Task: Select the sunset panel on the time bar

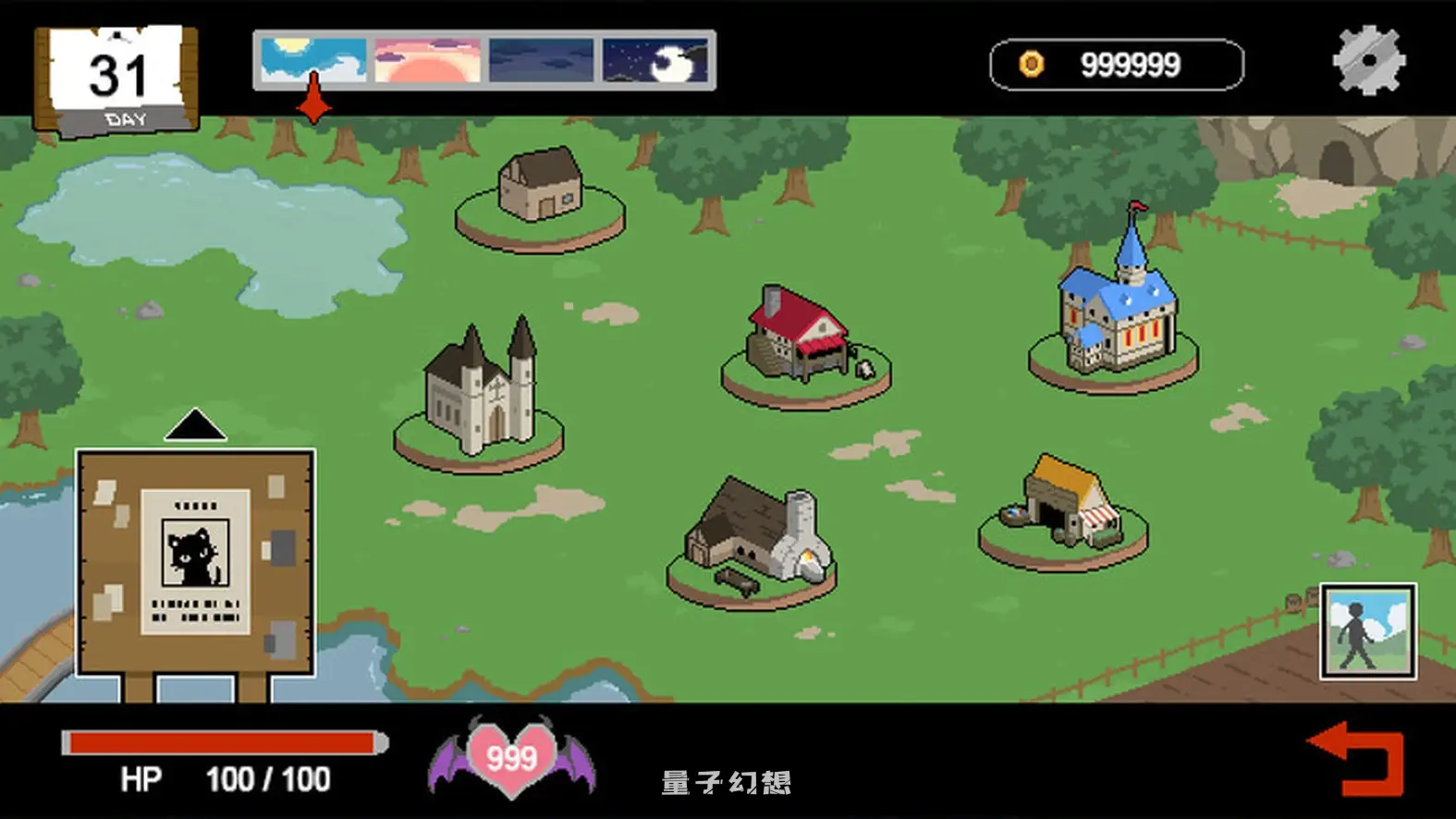Action: [x=425, y=60]
